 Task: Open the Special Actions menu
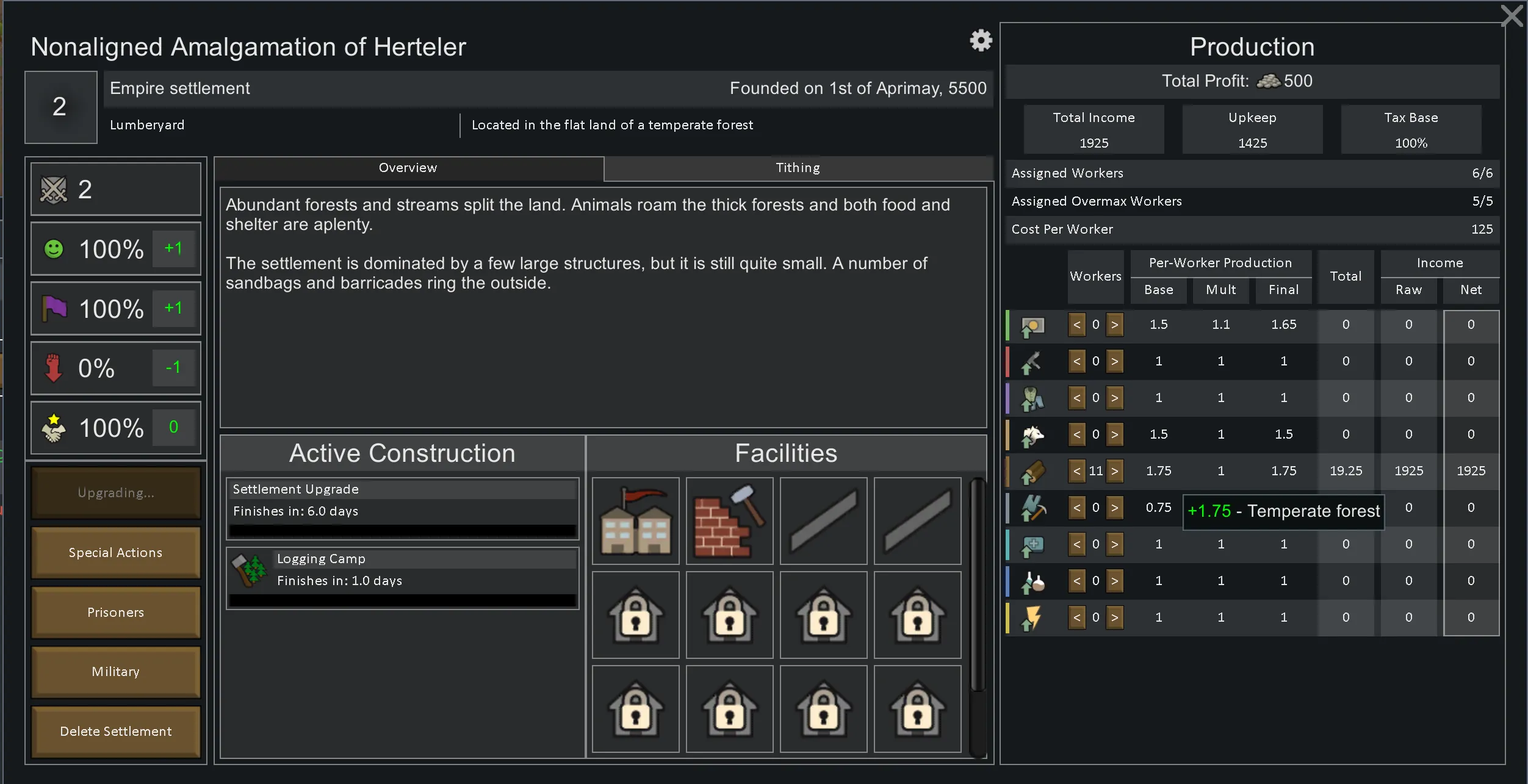pos(115,552)
